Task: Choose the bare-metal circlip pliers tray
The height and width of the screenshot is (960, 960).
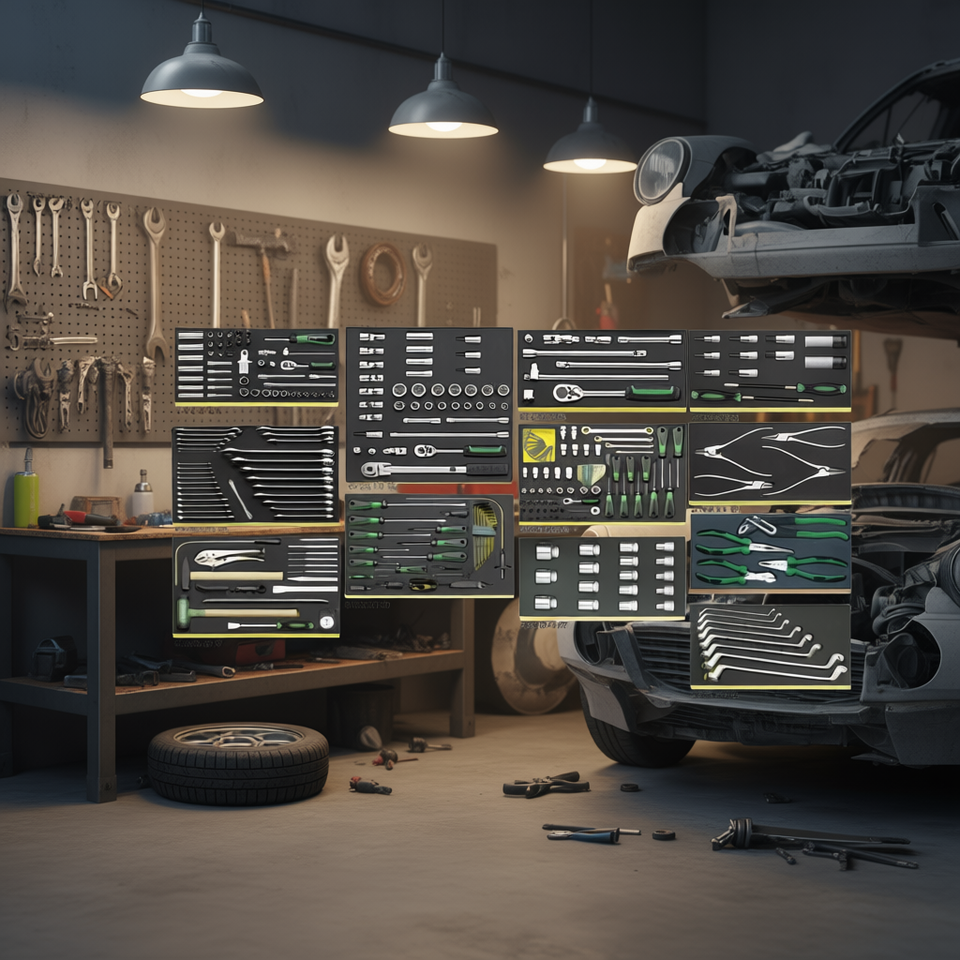Action: click(769, 461)
